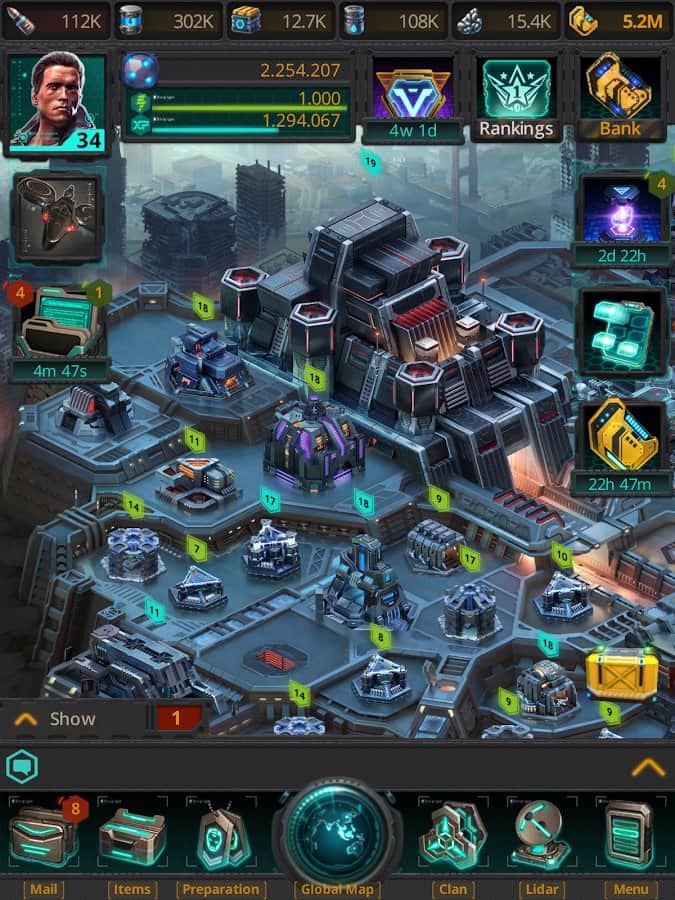Open the Mail inbox
The image size is (675, 900).
43,838
